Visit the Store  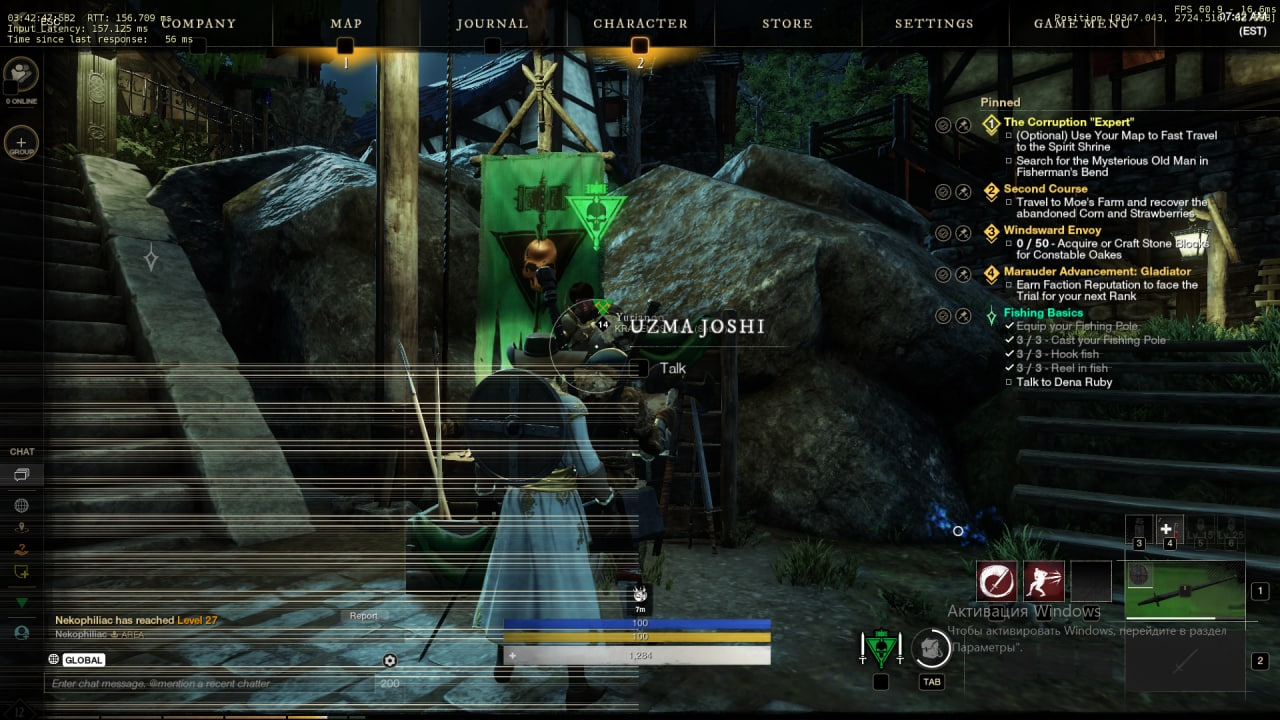tap(787, 23)
